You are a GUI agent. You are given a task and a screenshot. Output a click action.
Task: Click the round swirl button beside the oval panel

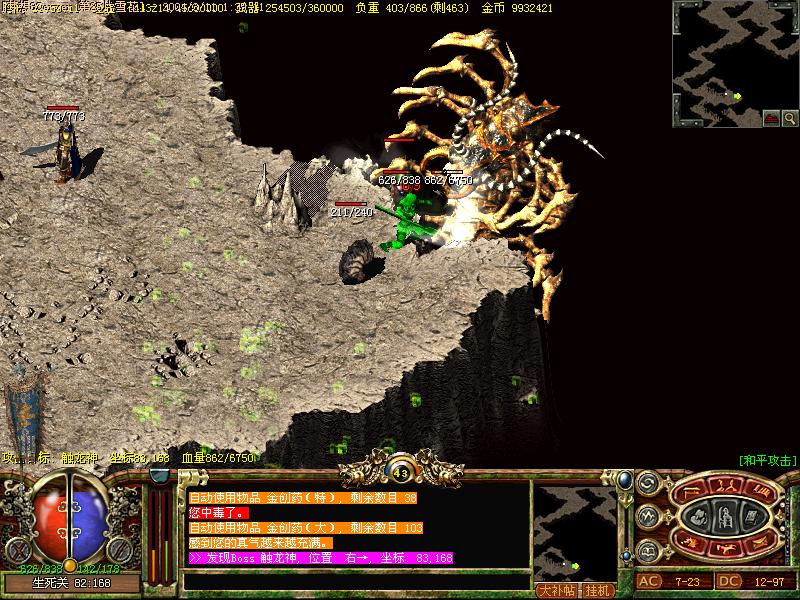coord(647,484)
